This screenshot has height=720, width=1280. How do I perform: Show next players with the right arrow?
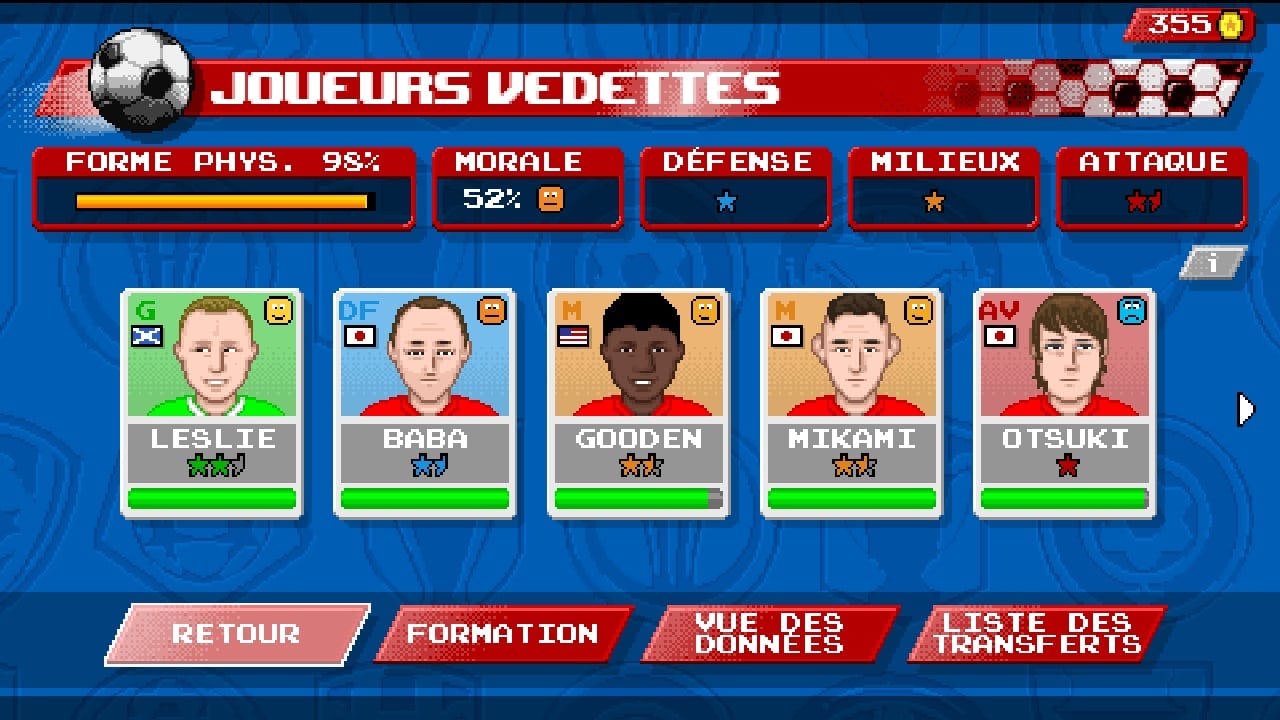pyautogui.click(x=1245, y=409)
